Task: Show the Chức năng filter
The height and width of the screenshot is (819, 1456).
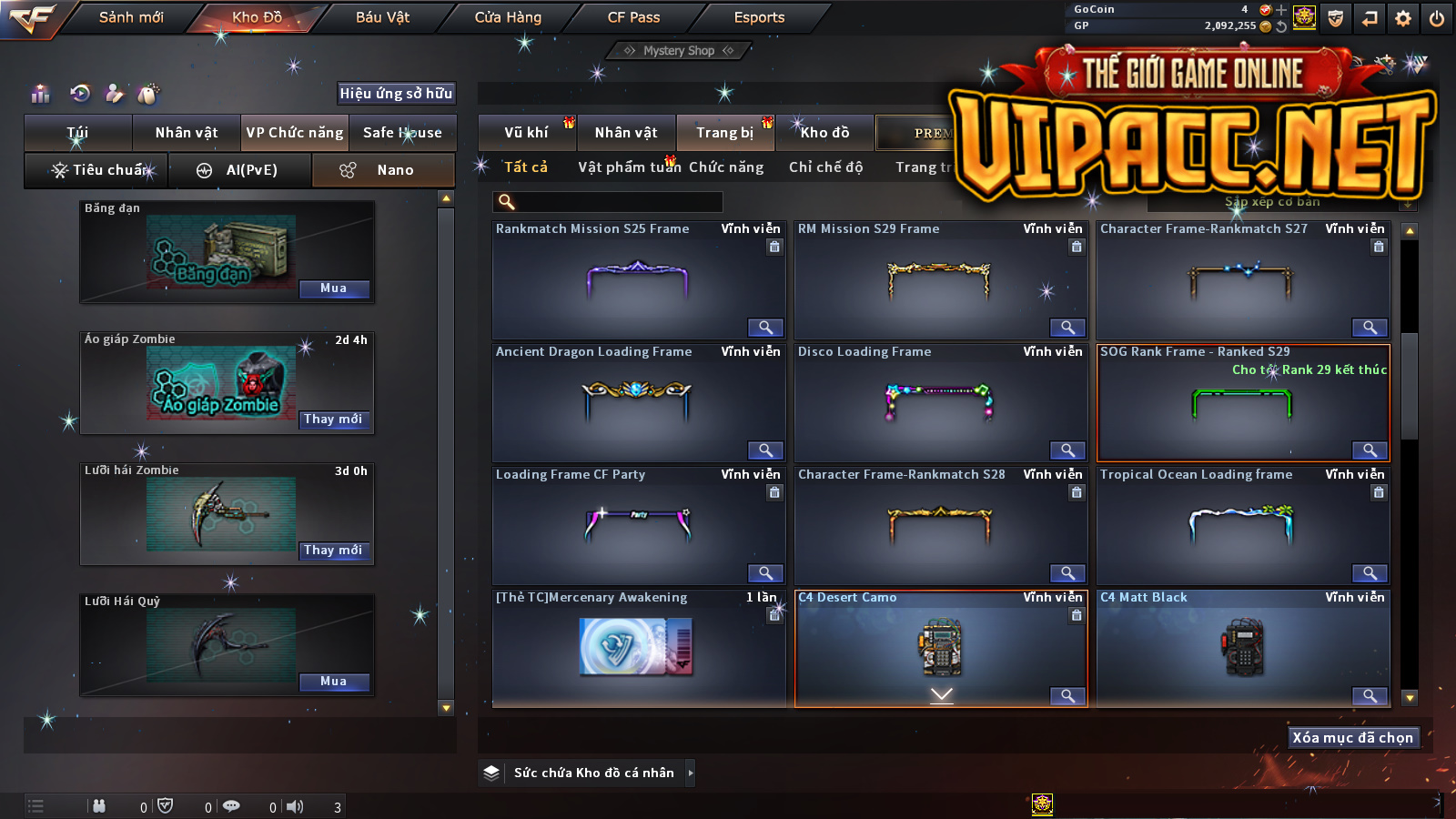Action: (726, 167)
